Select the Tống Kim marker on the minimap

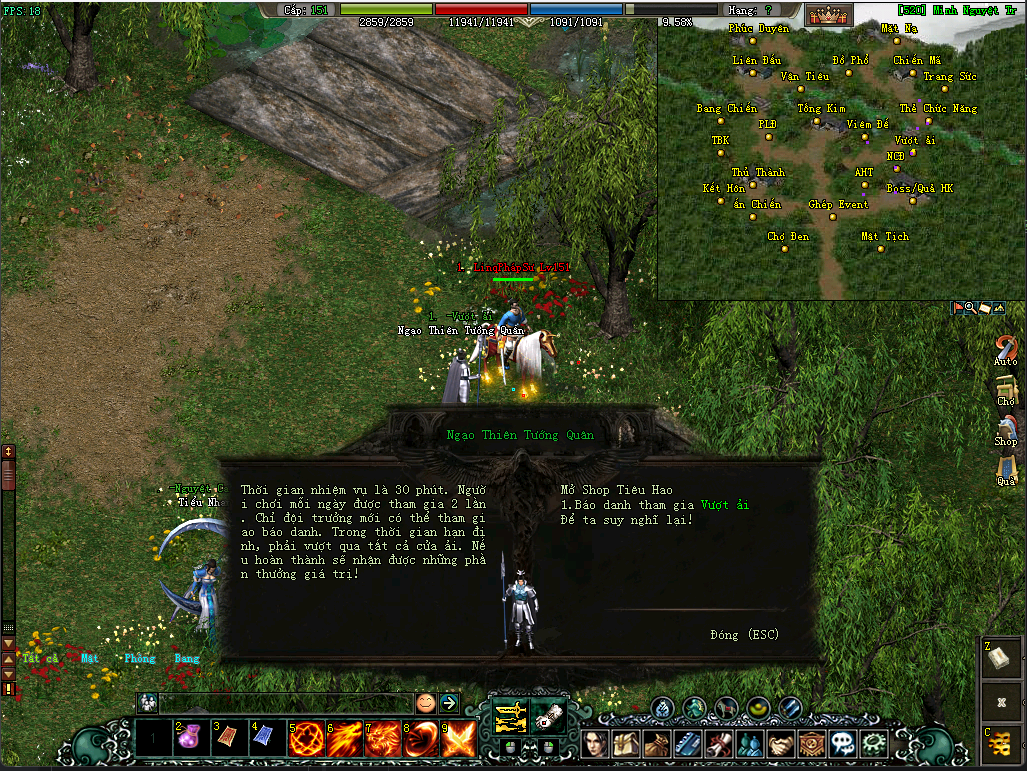click(822, 108)
